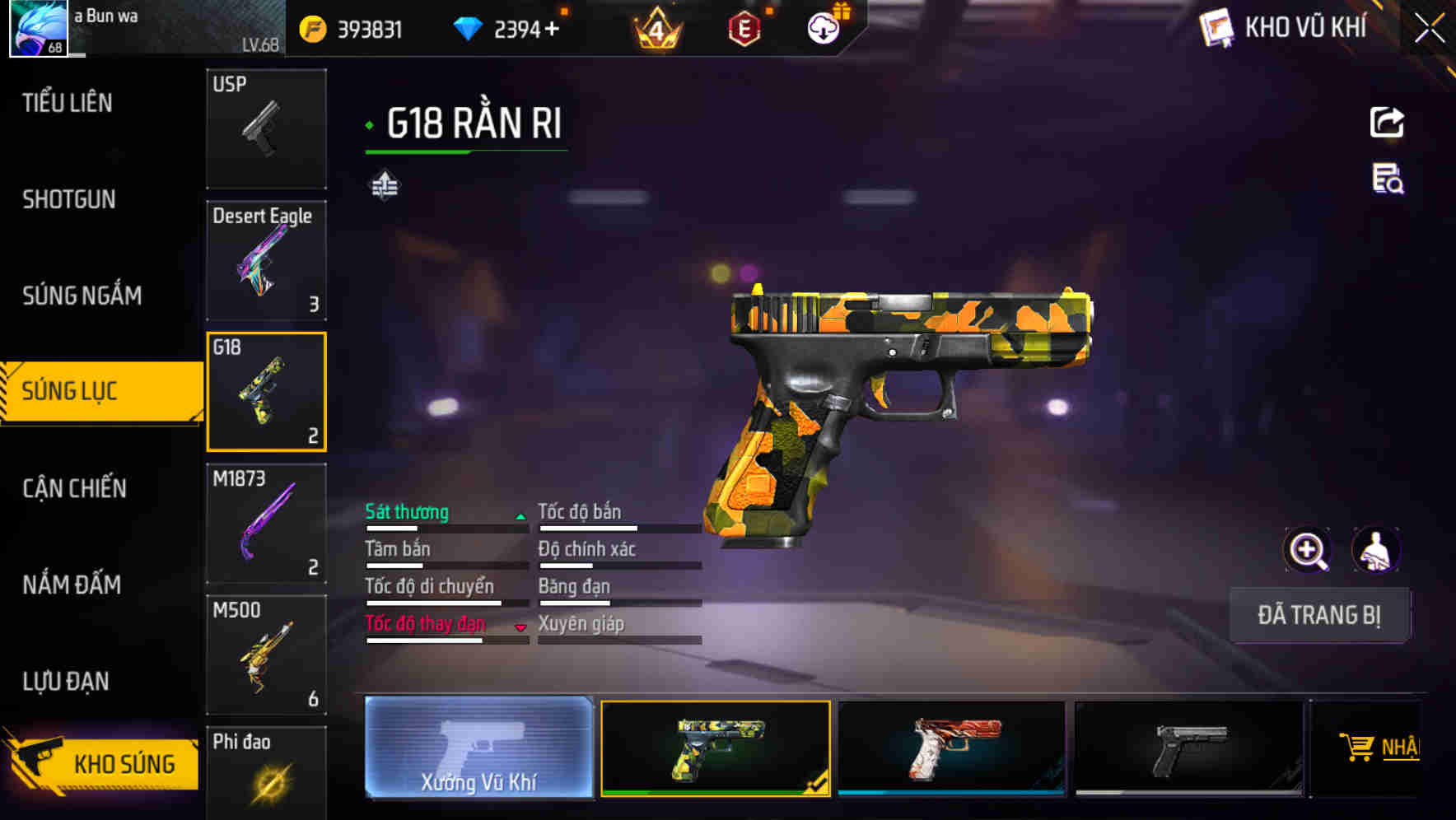
Task: Click the diamond currency icon
Action: (468, 28)
